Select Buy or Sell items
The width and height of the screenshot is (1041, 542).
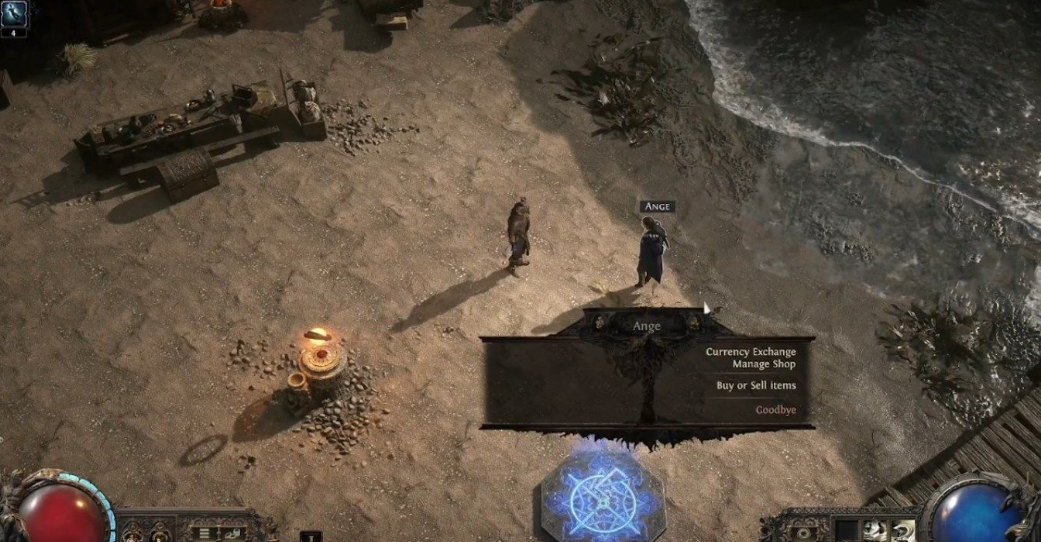(x=756, y=386)
